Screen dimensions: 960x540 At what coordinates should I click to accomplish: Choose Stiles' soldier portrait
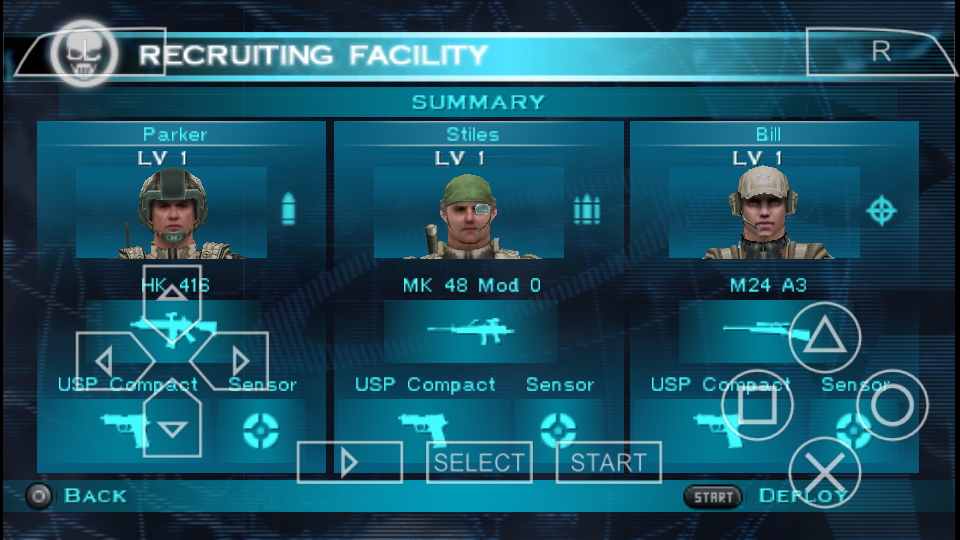click(x=468, y=213)
